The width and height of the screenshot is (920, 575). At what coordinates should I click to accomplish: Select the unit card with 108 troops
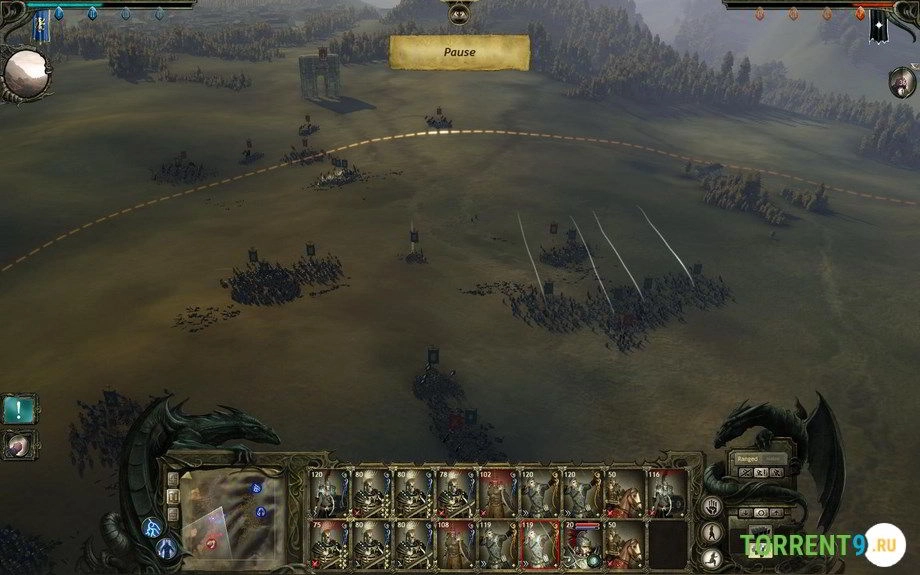click(x=455, y=544)
